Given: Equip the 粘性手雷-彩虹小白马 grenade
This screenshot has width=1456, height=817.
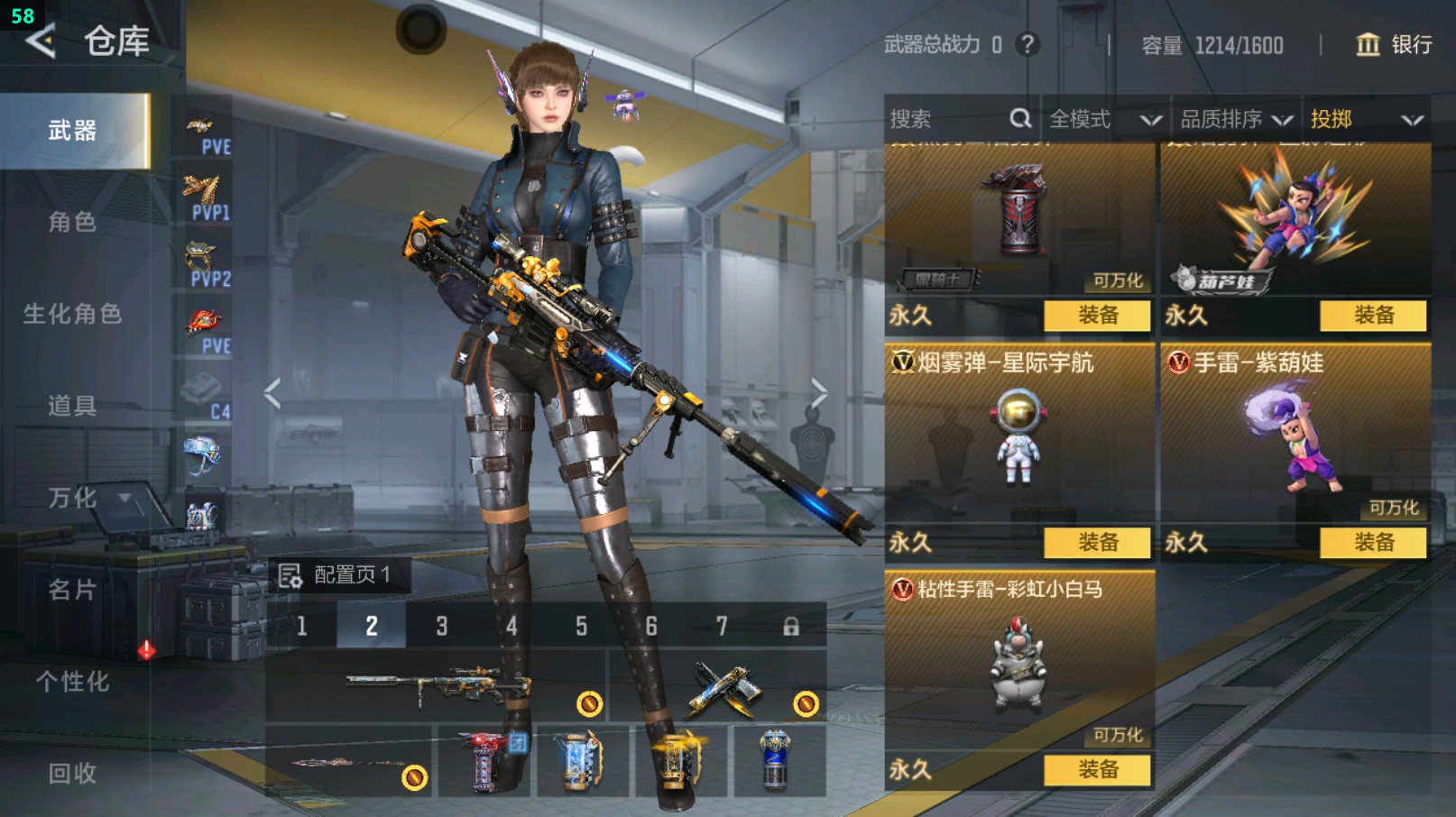Looking at the screenshot, I should coord(1097,769).
